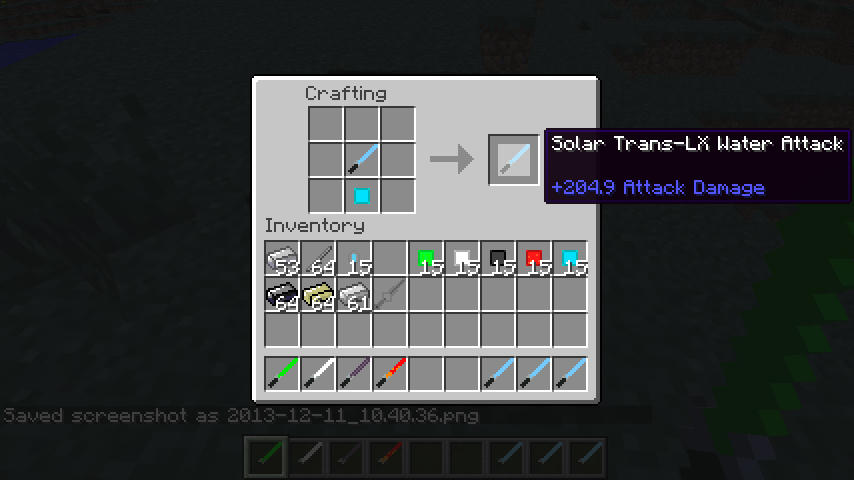The height and width of the screenshot is (480, 854).
Task: Grab the red crystal stack
Action: point(535,259)
